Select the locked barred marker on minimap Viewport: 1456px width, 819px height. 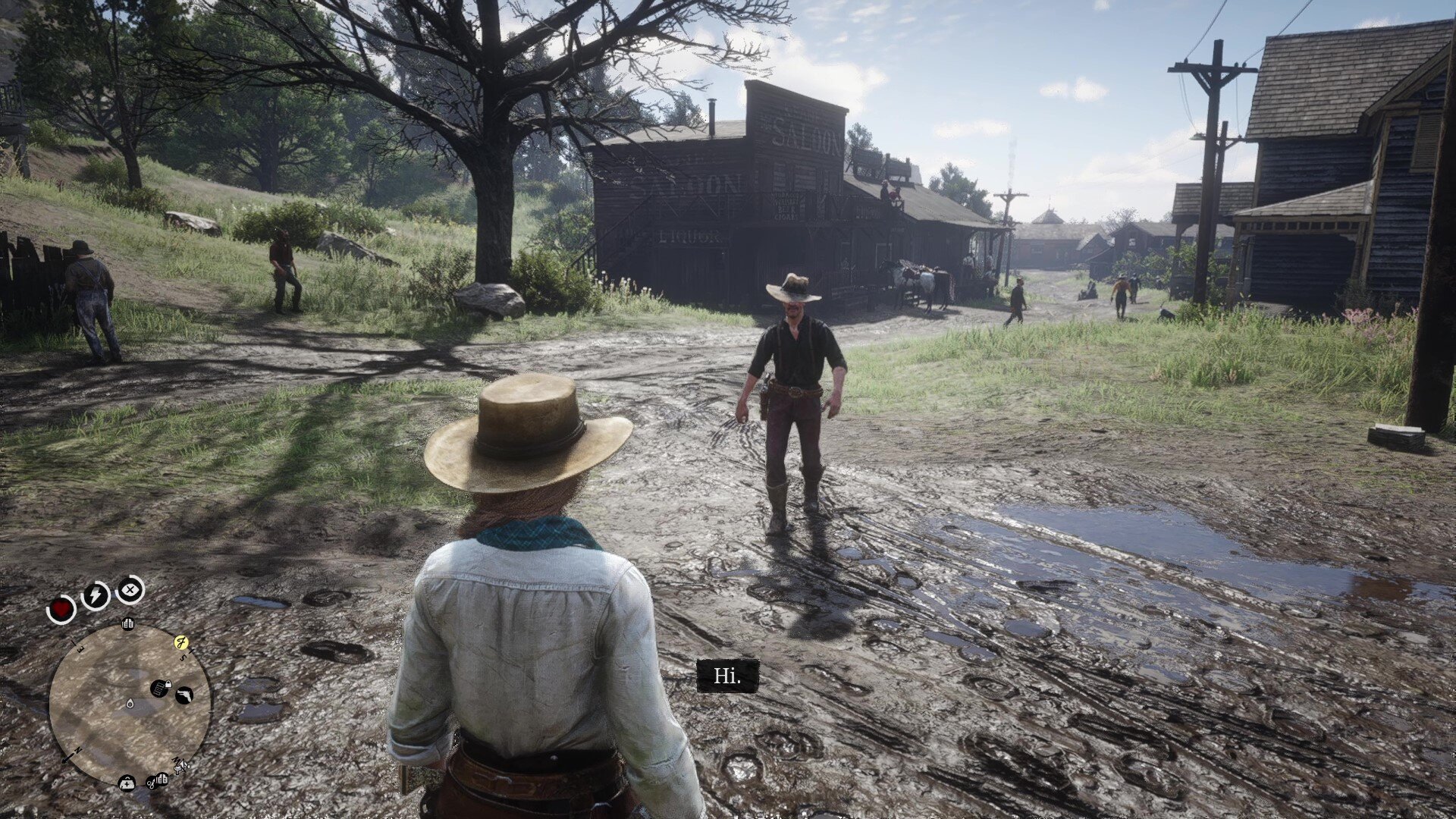(159, 689)
